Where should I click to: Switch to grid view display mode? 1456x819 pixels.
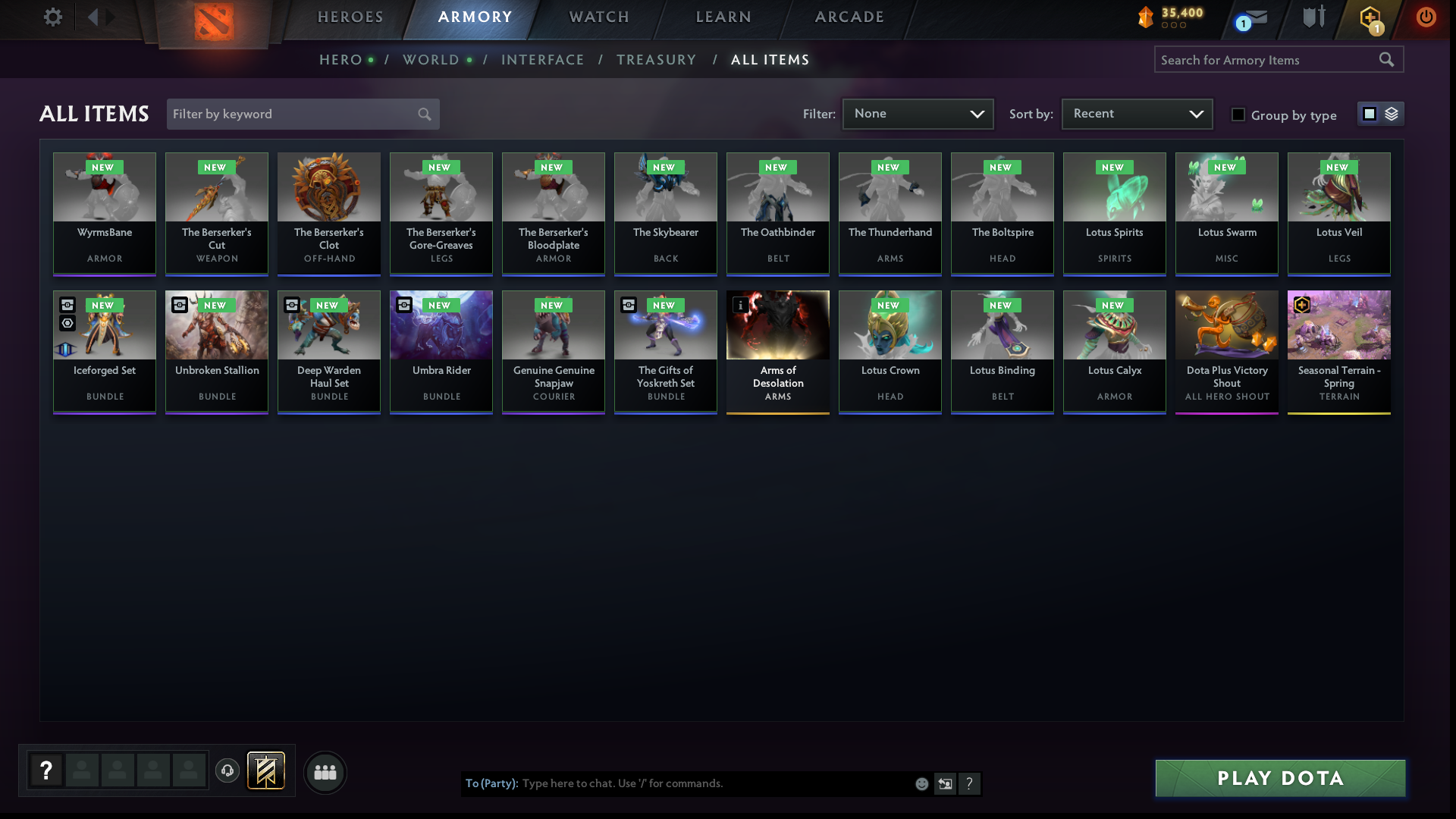(x=1369, y=114)
